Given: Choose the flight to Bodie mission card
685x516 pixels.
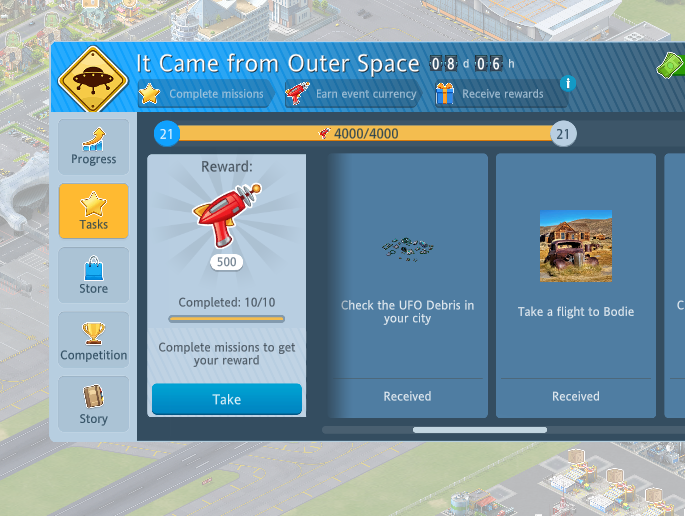Looking at the screenshot, I should (576, 285).
